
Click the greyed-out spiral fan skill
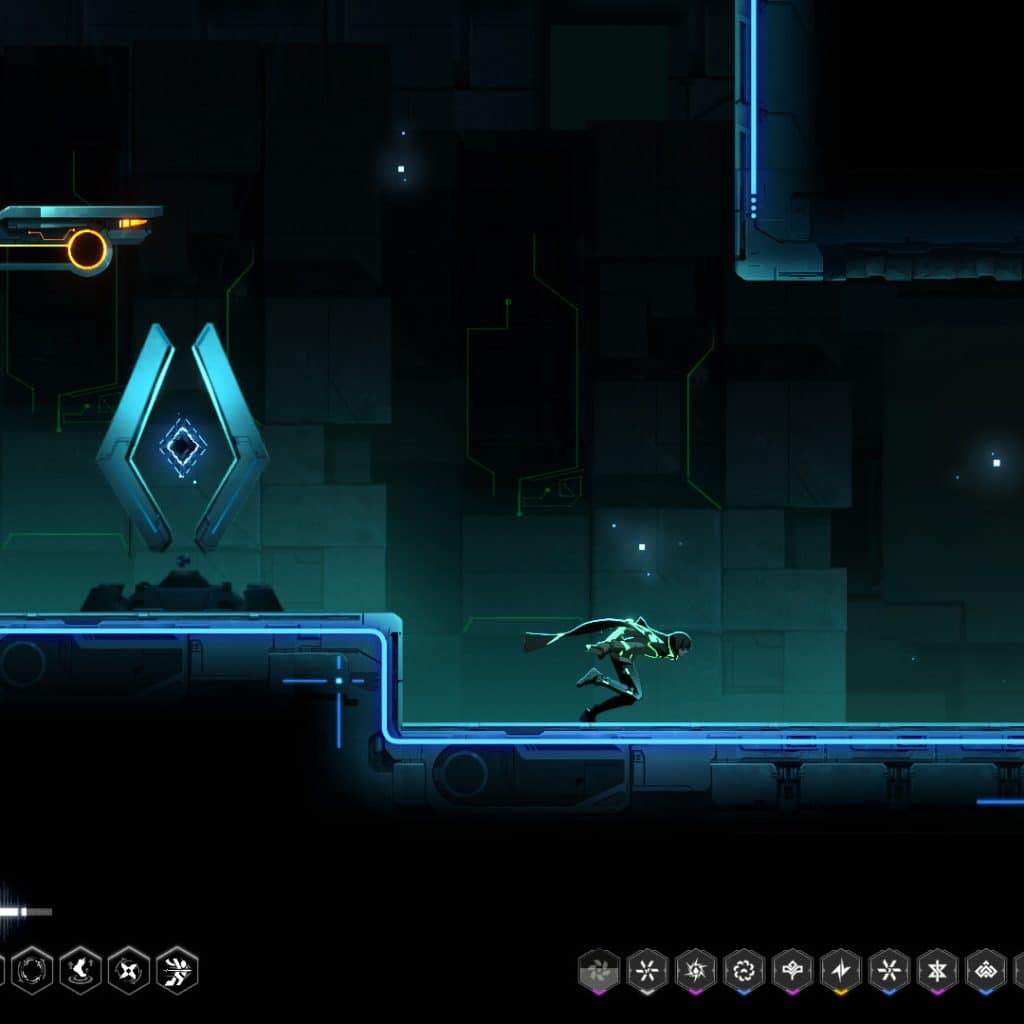[x=599, y=970]
